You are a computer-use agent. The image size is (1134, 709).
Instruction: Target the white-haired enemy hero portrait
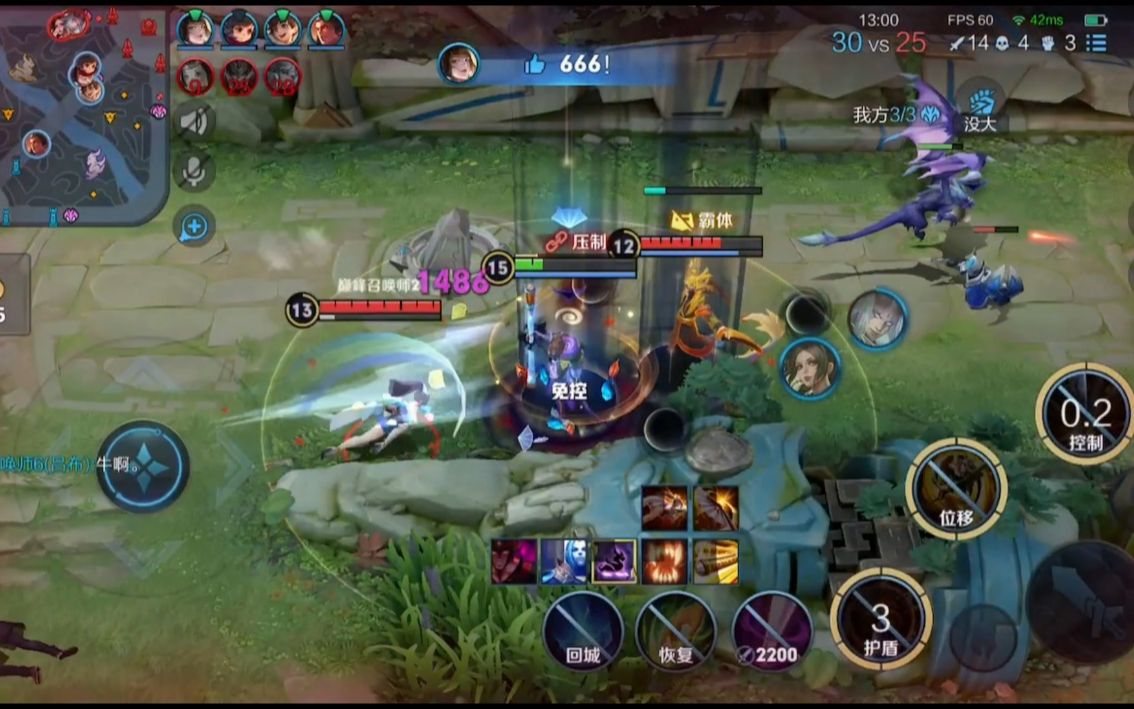tap(877, 320)
